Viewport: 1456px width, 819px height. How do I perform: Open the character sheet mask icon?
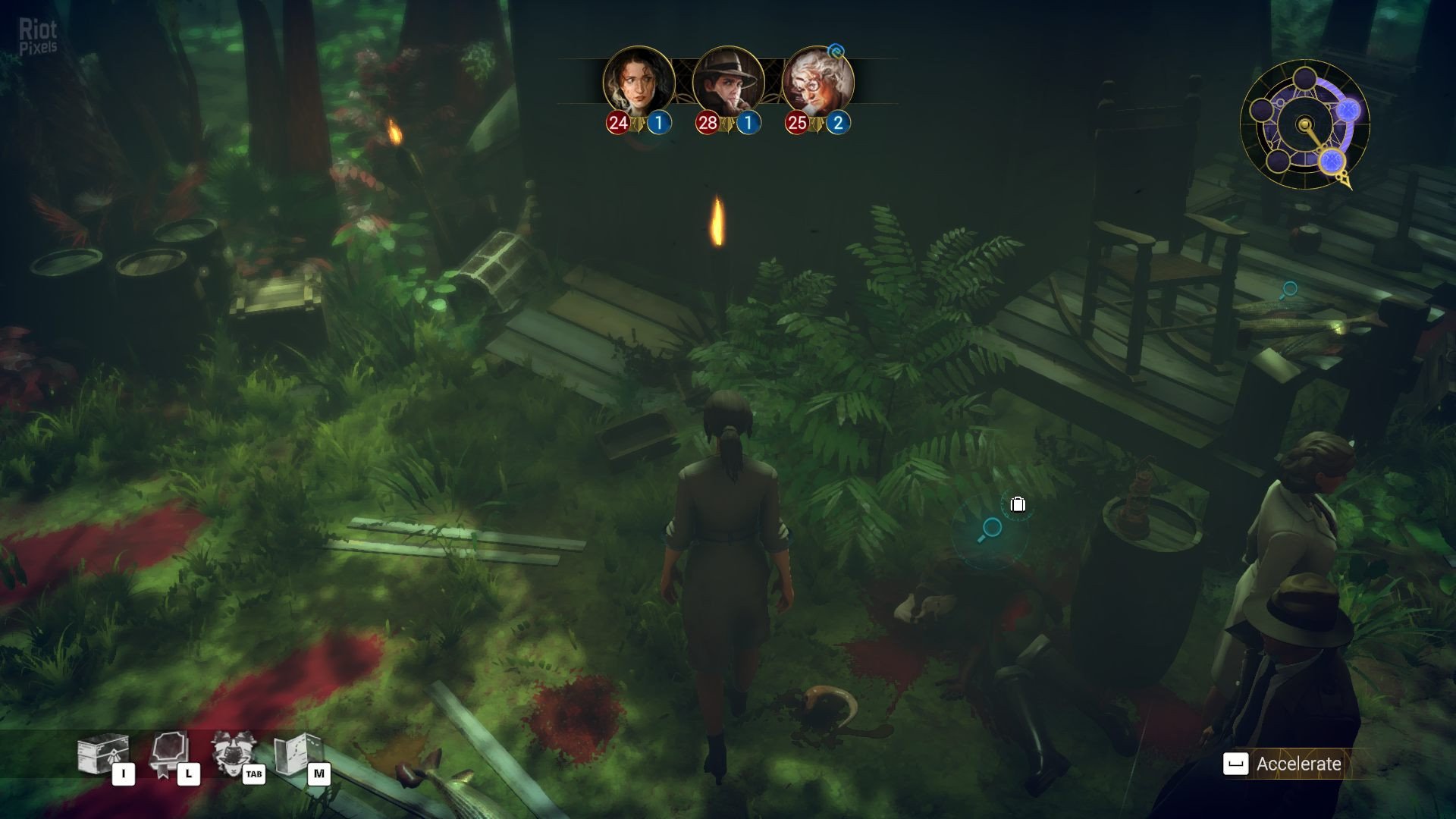tap(231, 752)
